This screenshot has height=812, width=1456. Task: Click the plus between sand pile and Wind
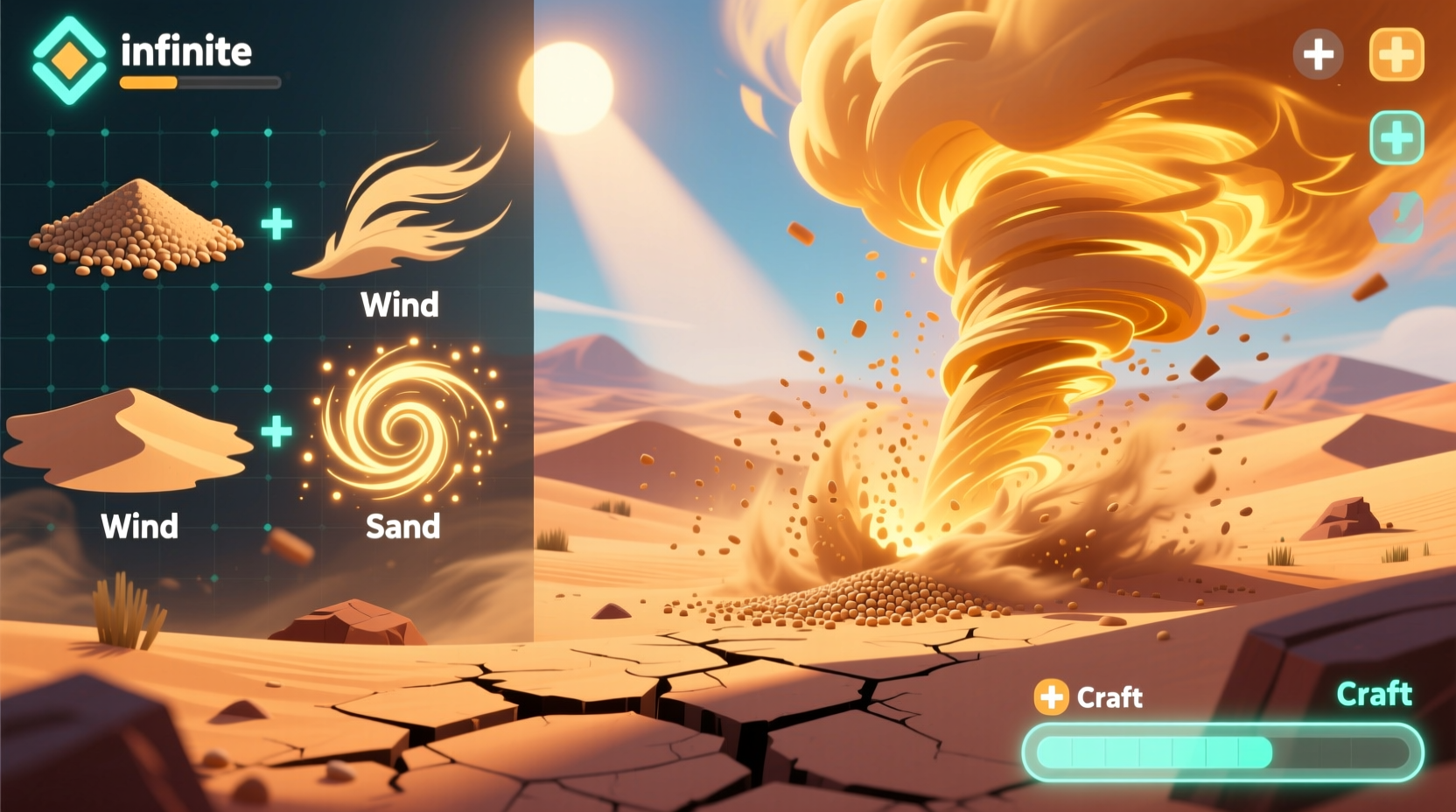(276, 224)
